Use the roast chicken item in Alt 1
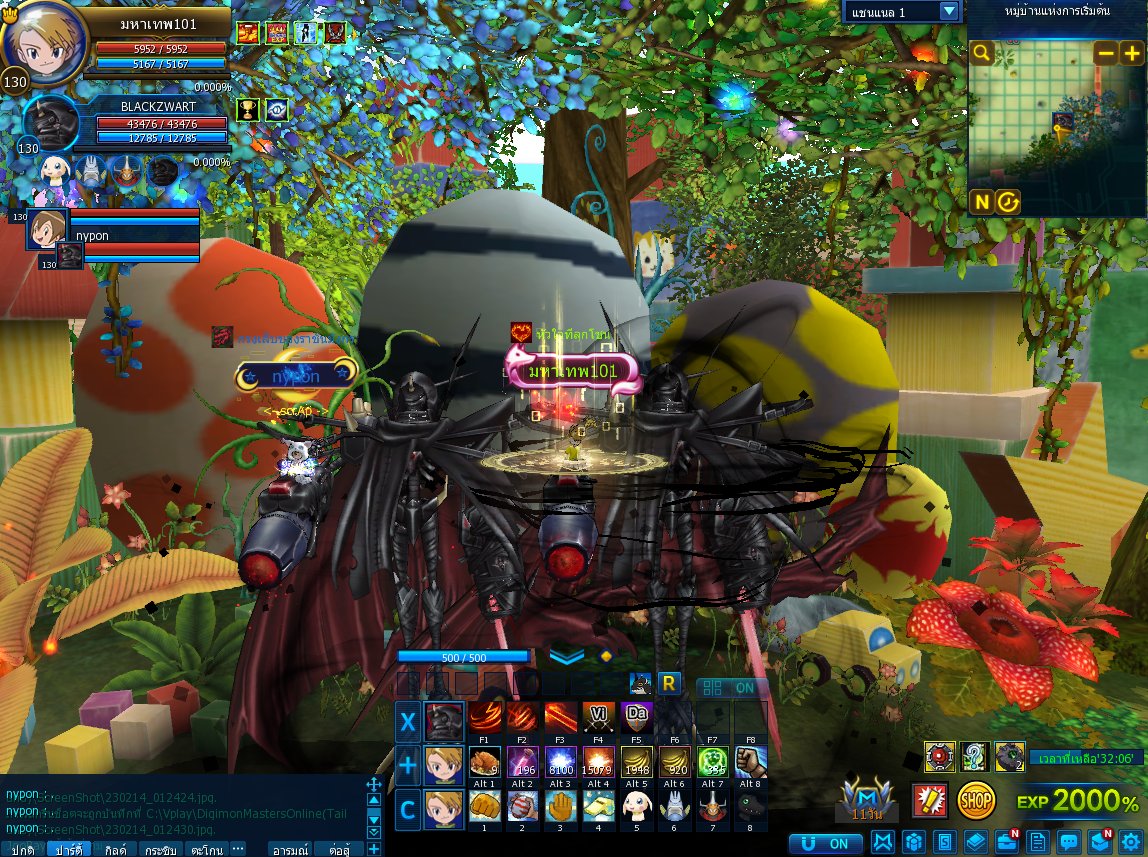 pos(485,763)
